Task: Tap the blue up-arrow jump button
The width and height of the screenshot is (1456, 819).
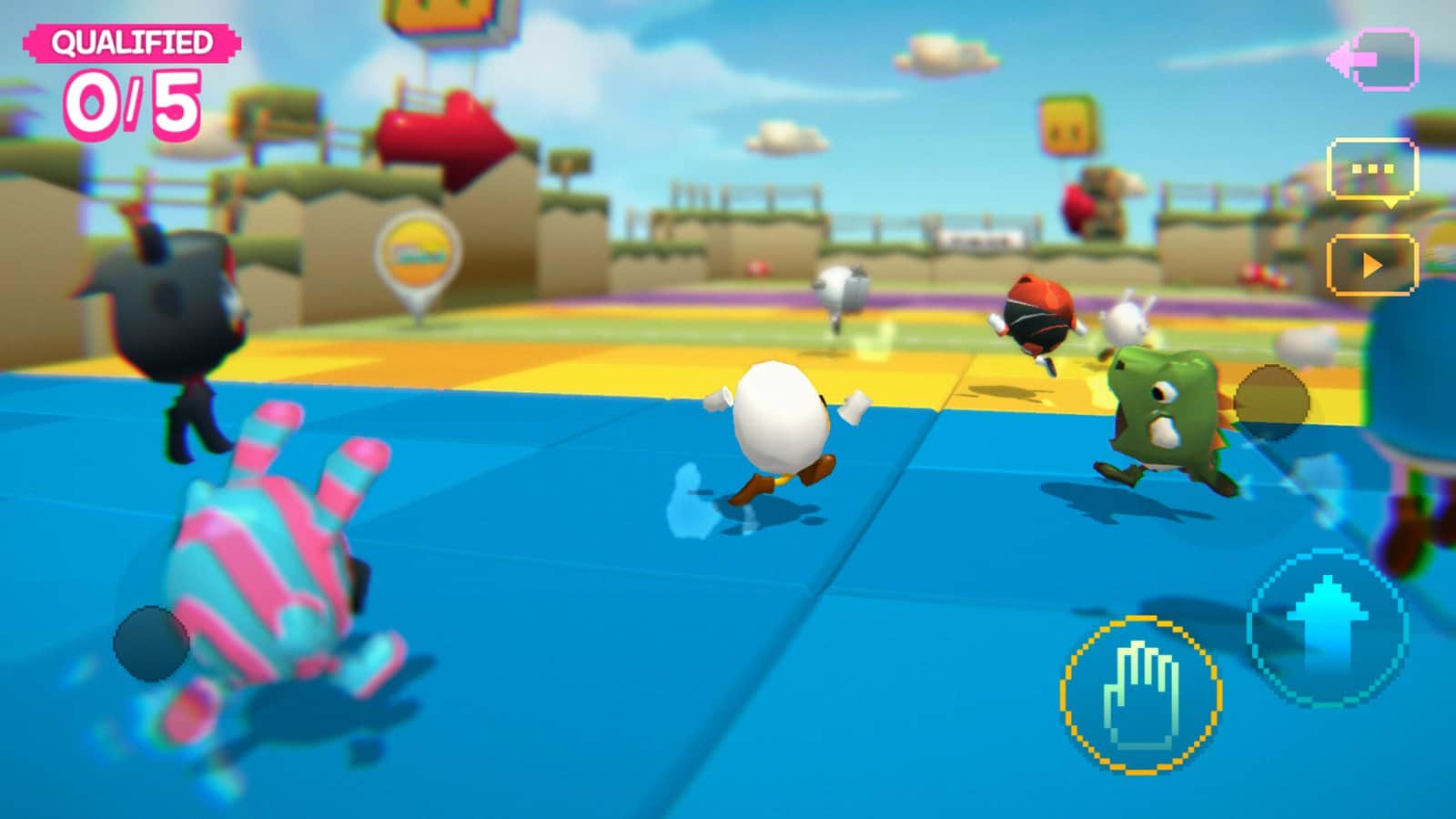Action: pos(1328,627)
